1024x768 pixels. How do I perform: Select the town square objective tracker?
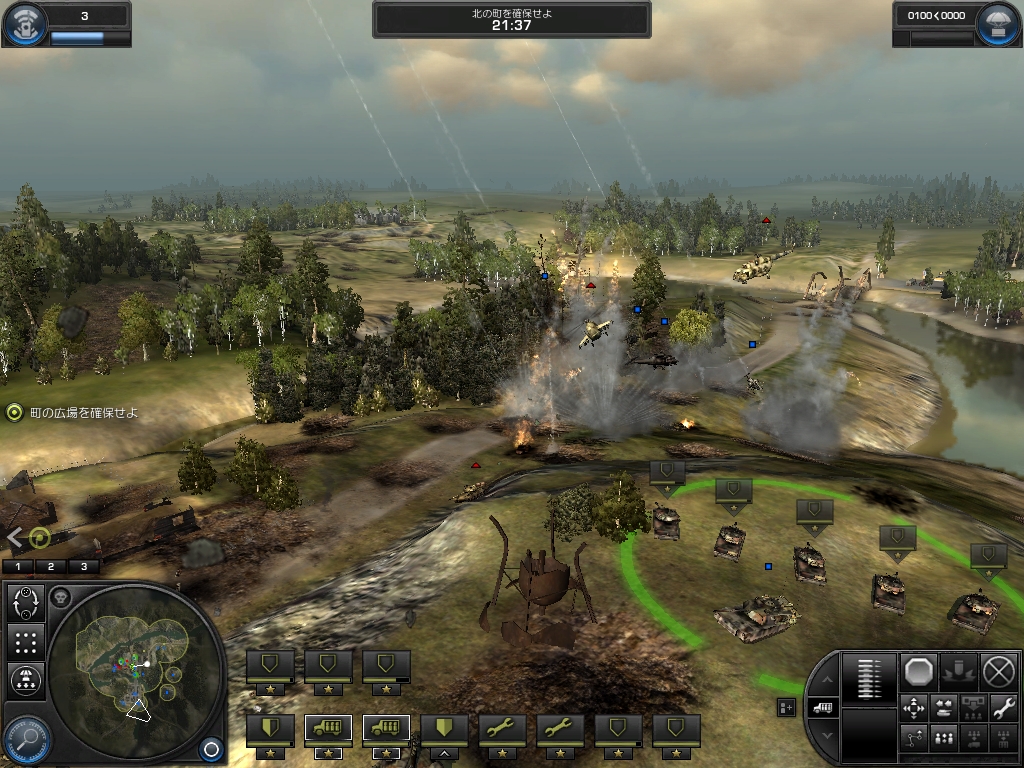14,412
